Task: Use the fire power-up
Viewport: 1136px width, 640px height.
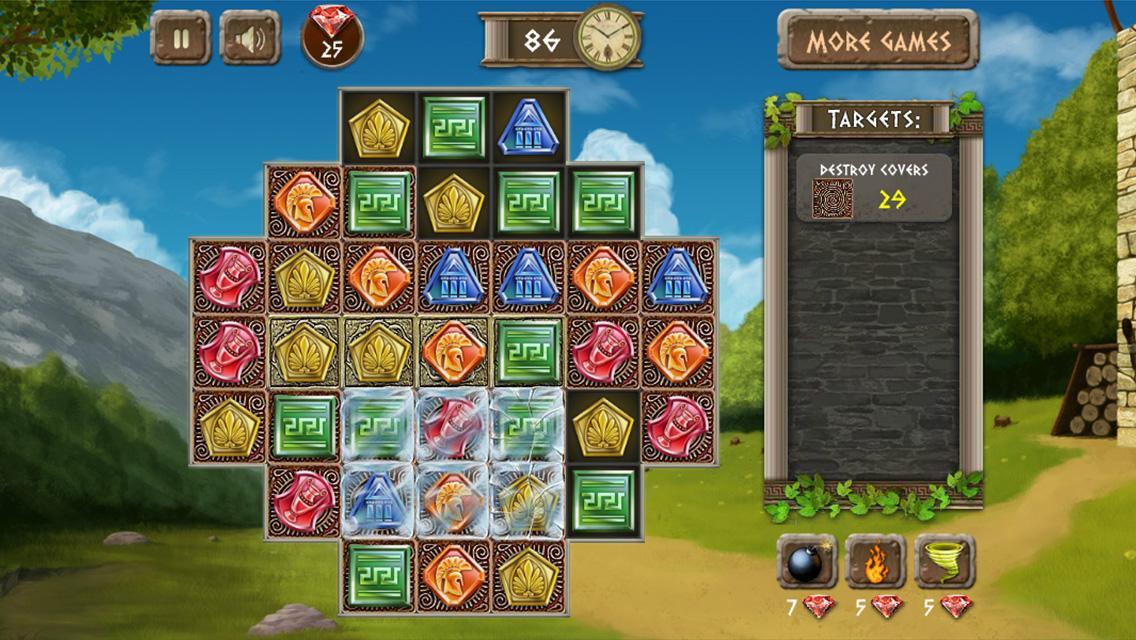Action: (x=875, y=562)
